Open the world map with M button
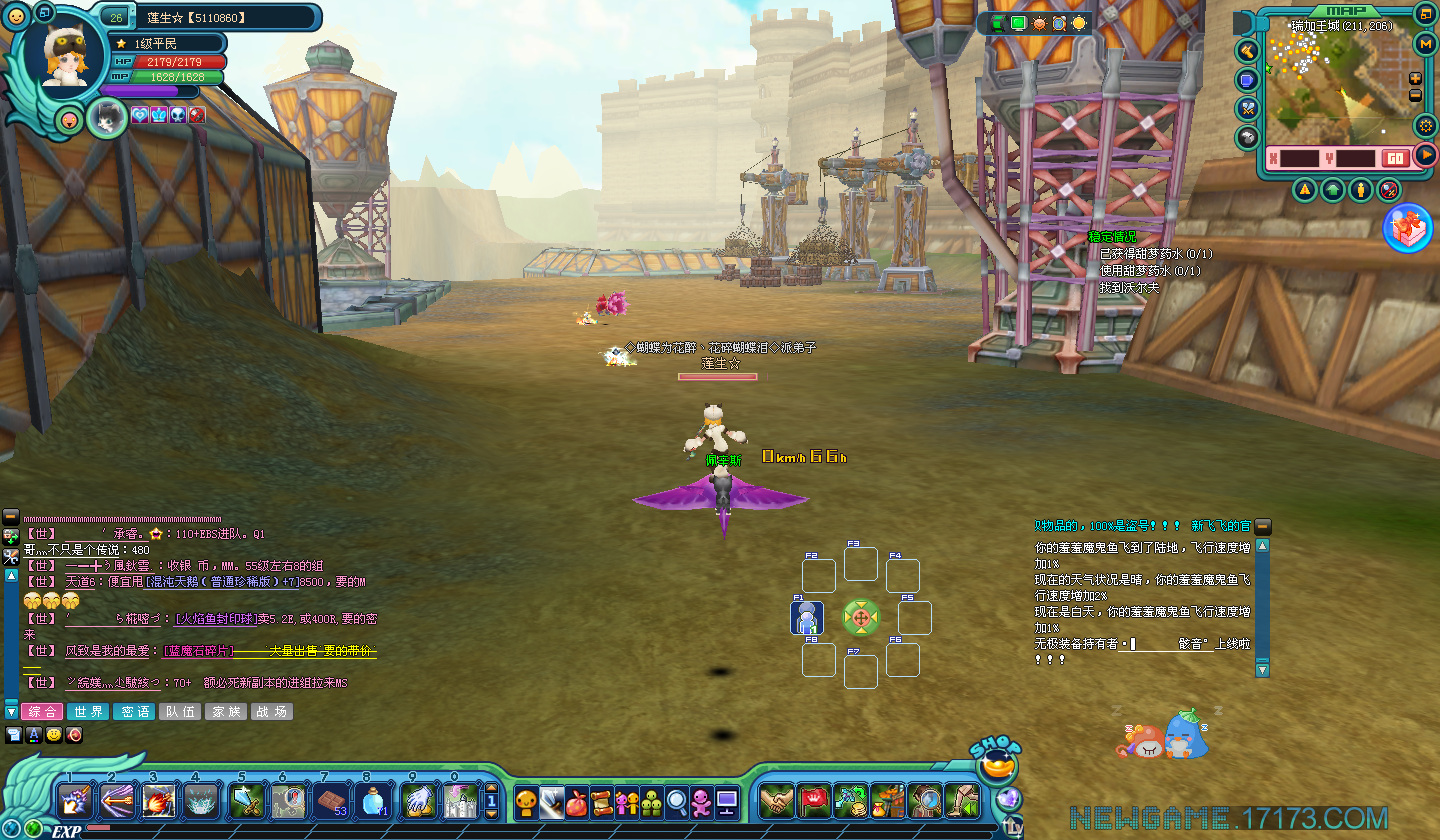Viewport: 1440px width, 840px height. click(x=1426, y=43)
